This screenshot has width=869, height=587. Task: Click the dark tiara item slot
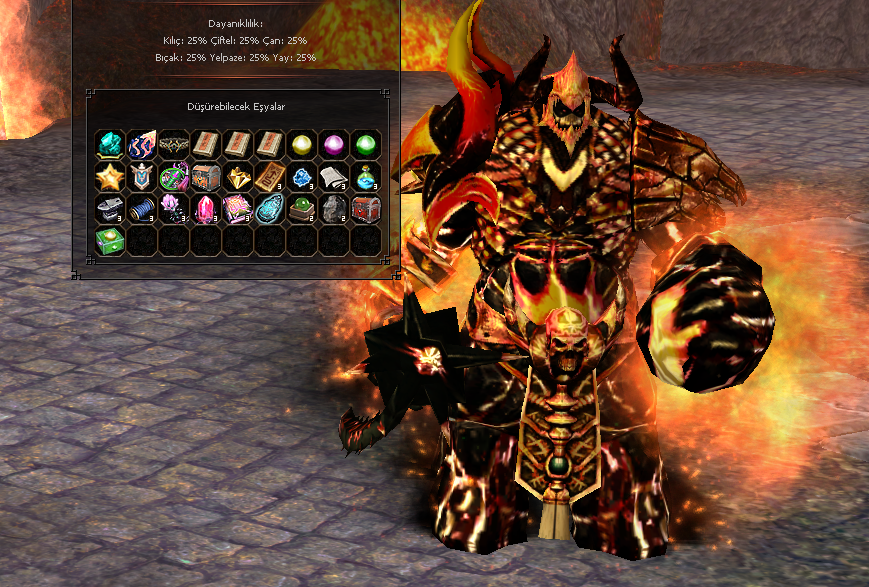click(x=174, y=144)
